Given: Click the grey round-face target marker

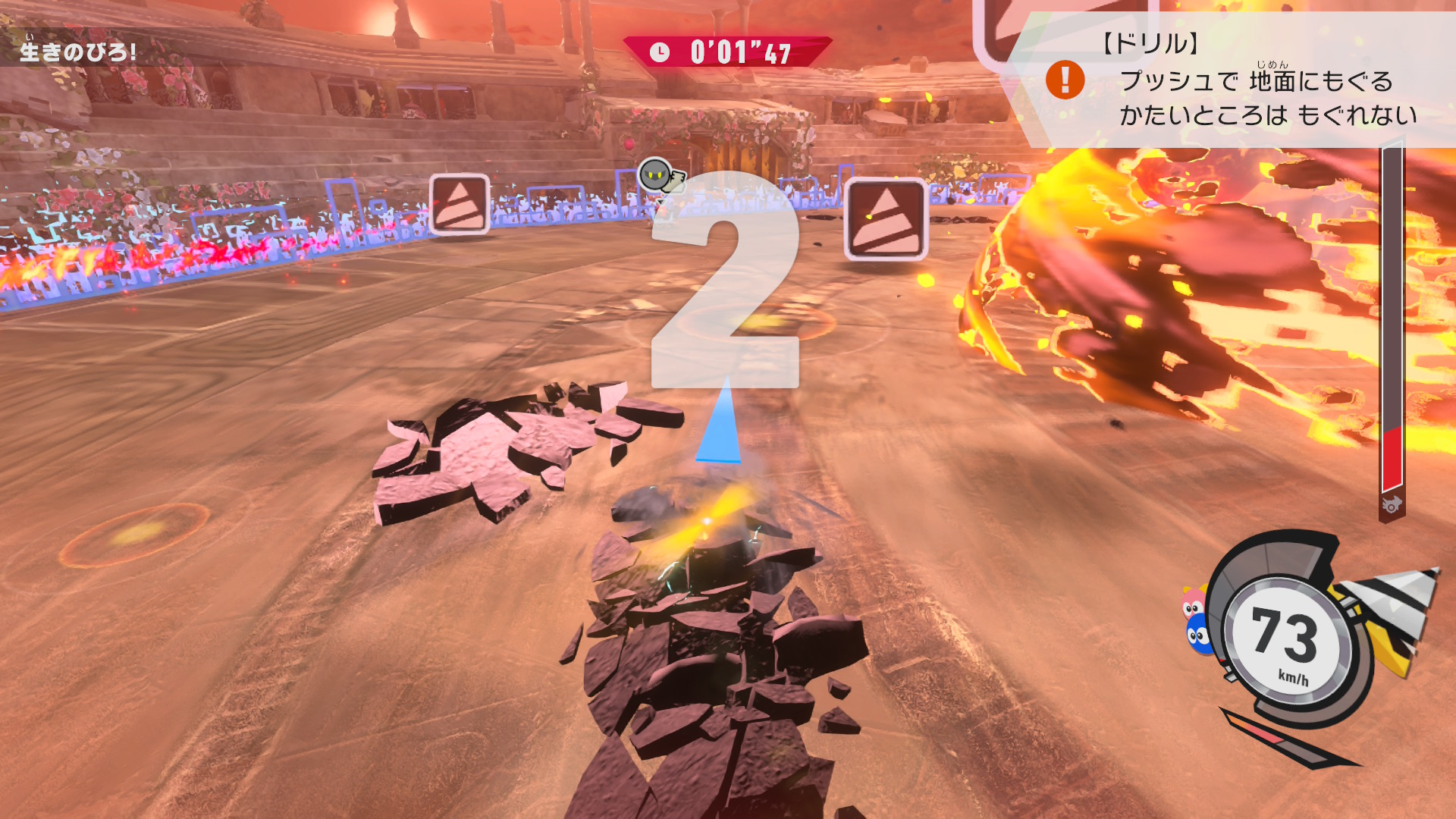Looking at the screenshot, I should coord(654,175).
